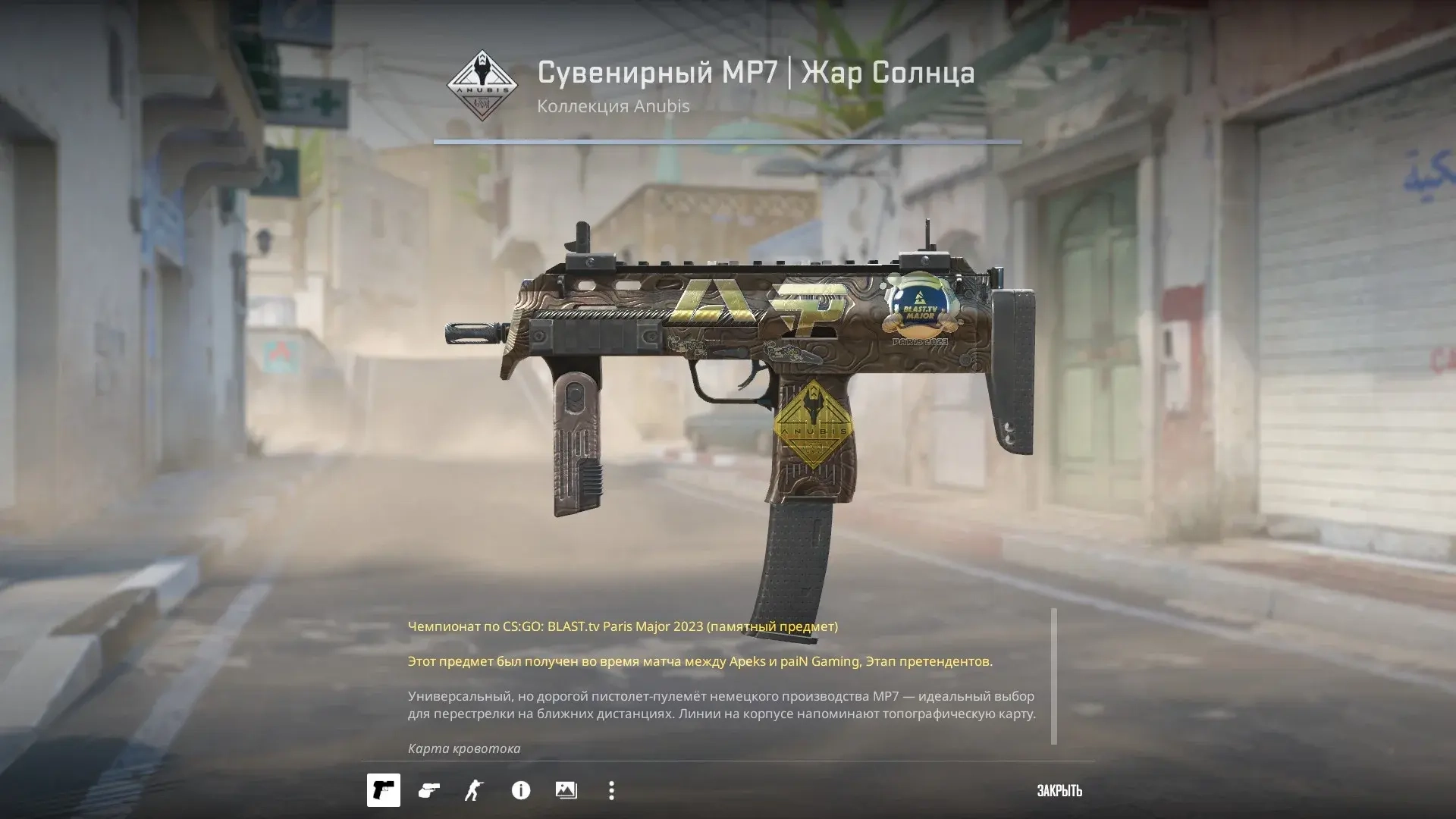Open the picture background selector icon
The height and width of the screenshot is (819, 1456).
(566, 790)
